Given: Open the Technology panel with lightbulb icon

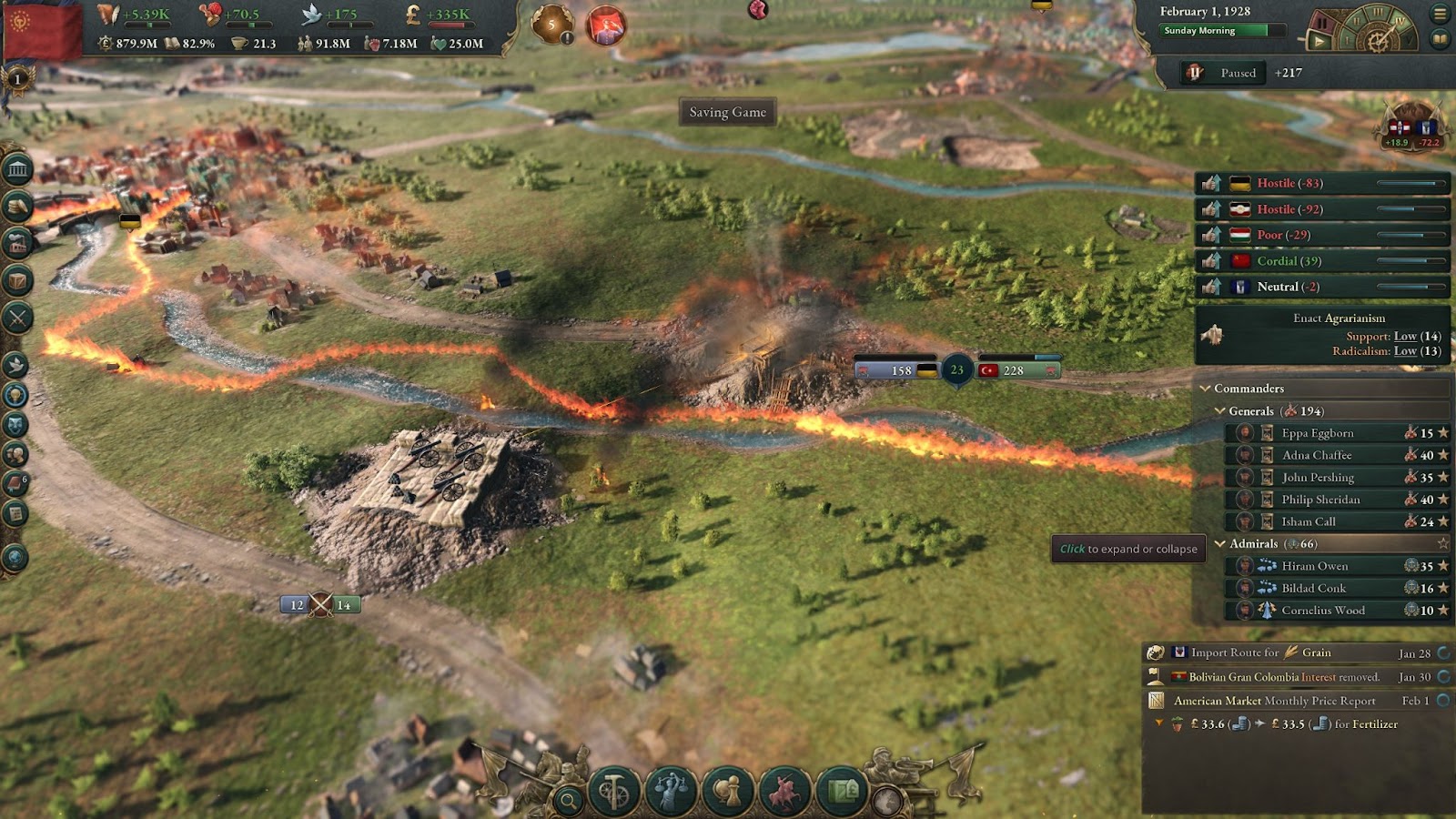Looking at the screenshot, I should (15, 395).
